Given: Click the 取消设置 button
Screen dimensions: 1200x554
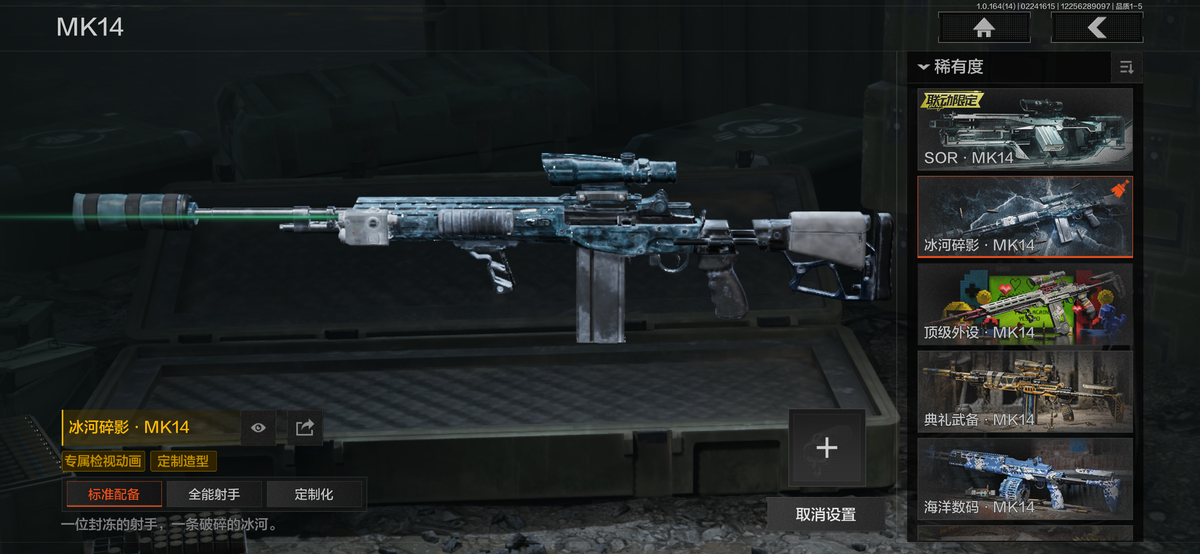Looking at the screenshot, I should [826, 514].
